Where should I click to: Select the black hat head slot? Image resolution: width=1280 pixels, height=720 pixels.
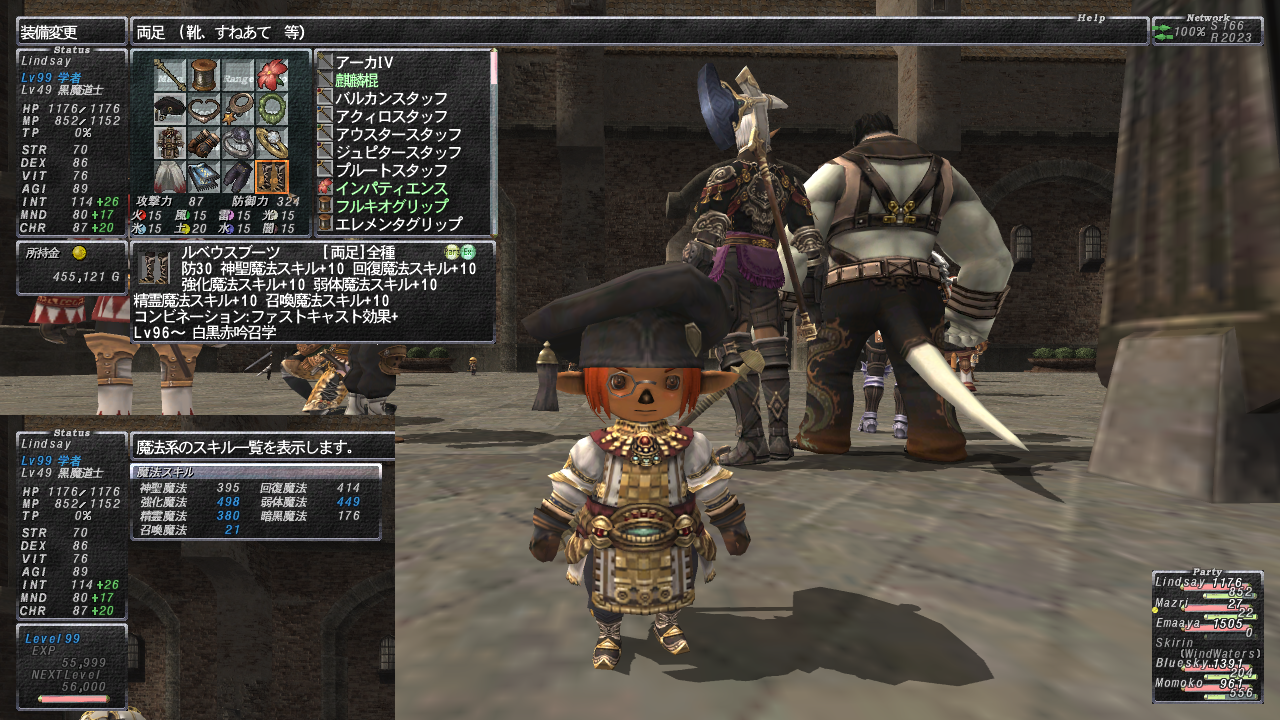point(170,108)
